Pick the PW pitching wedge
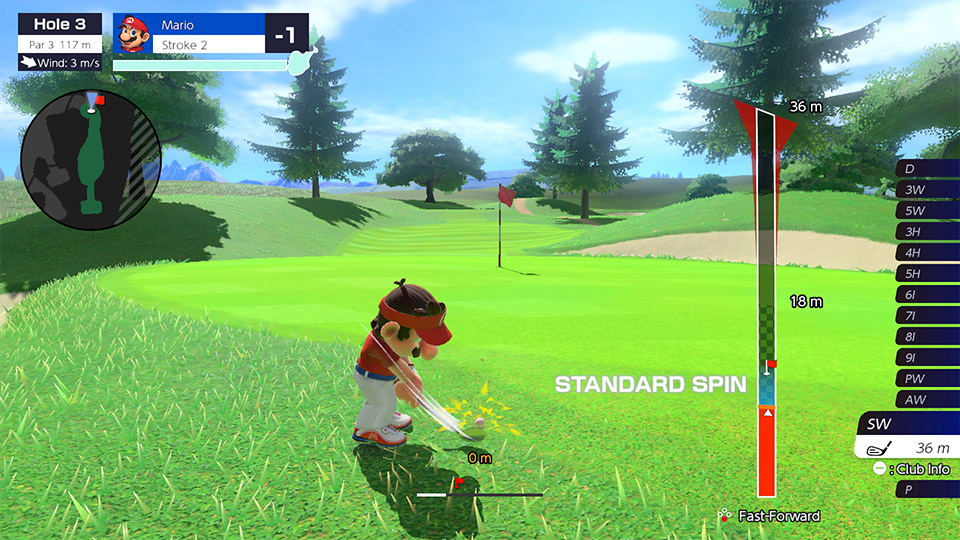 [x=927, y=378]
